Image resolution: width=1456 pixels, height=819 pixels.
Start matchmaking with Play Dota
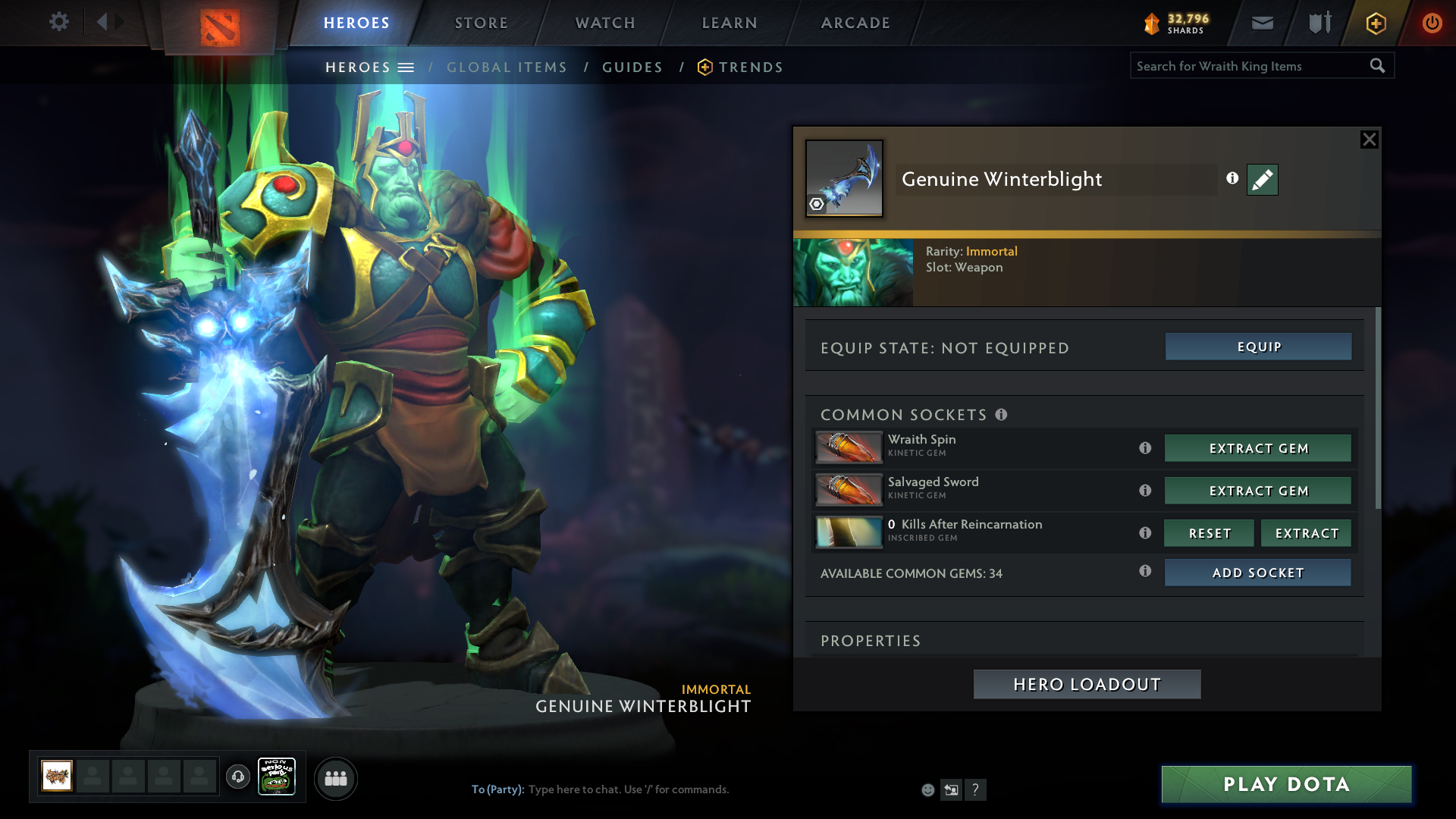tap(1286, 784)
